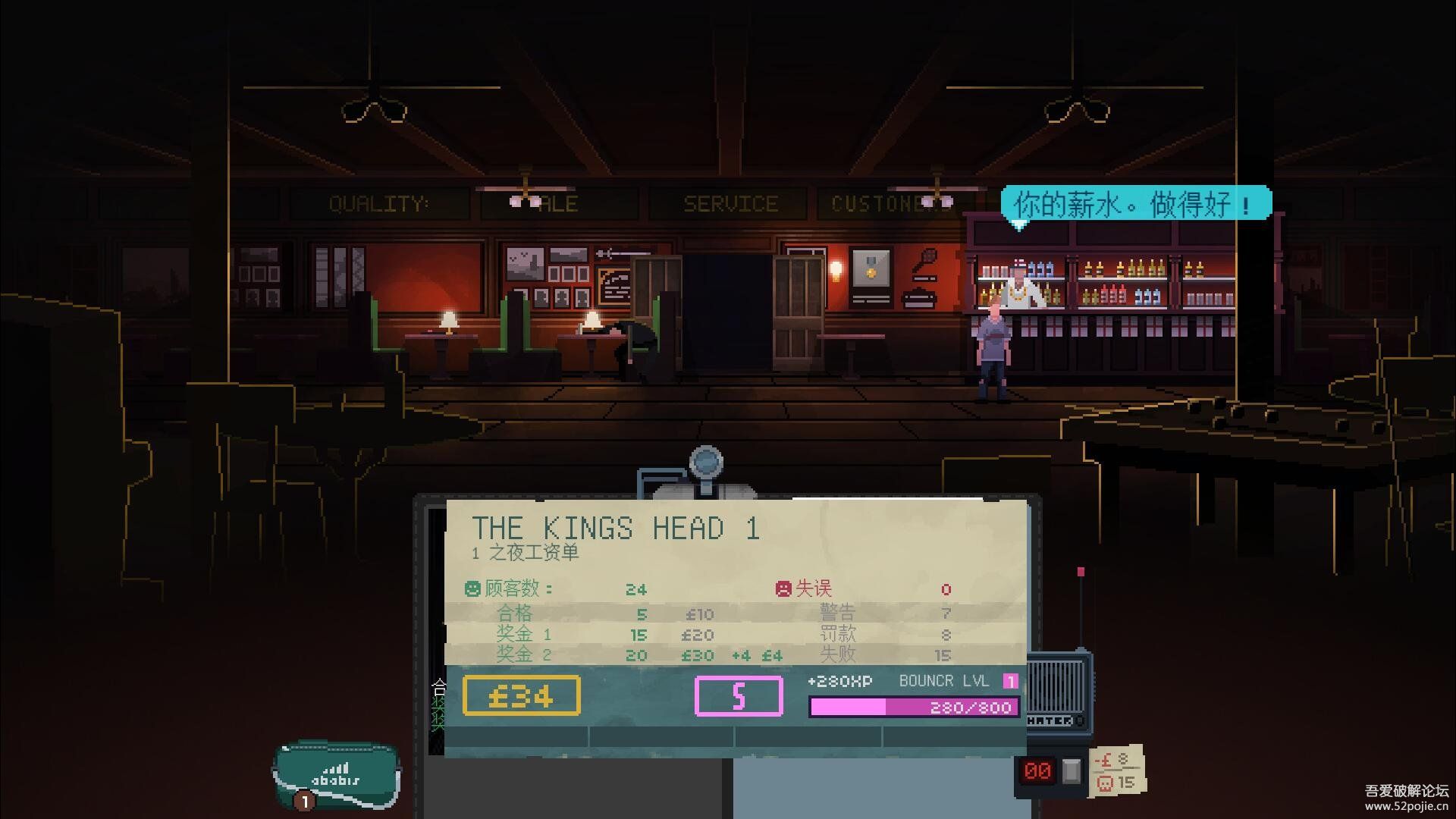Click the pink S grade box
This screenshot has height=819, width=1456.
coord(739,696)
